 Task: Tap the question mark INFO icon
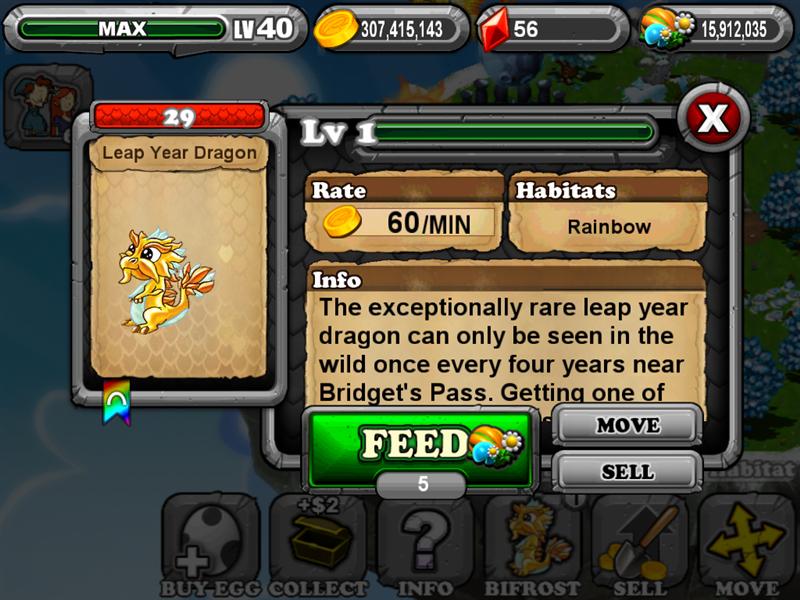pyautogui.click(x=427, y=545)
